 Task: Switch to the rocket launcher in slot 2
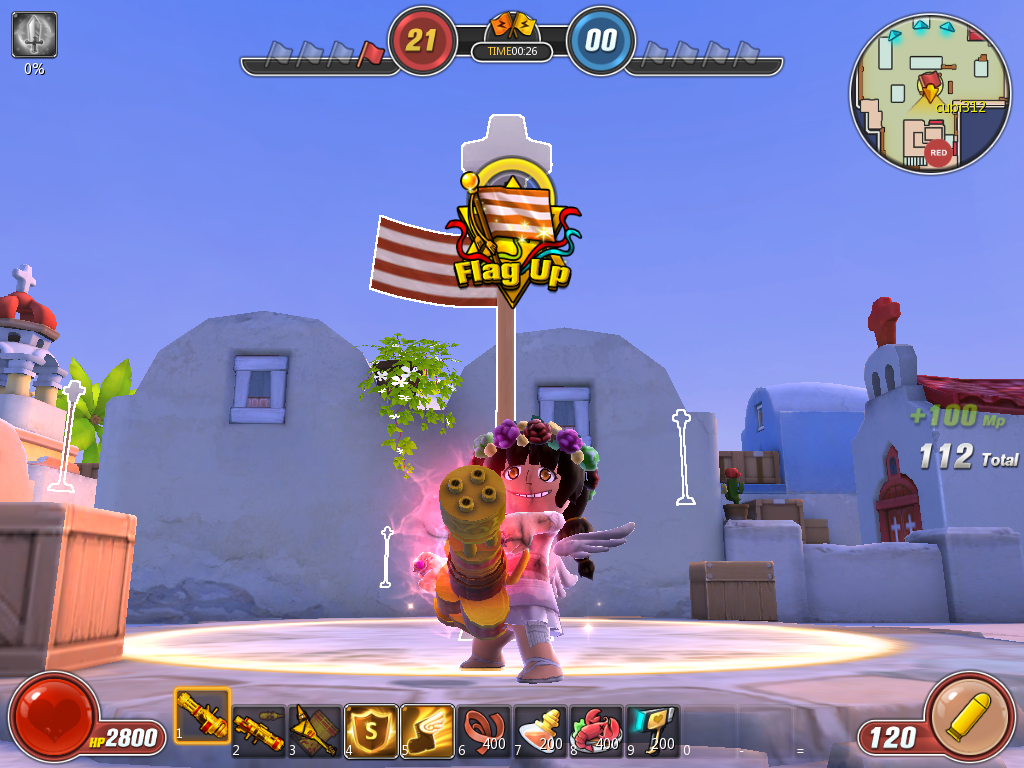[x=259, y=730]
